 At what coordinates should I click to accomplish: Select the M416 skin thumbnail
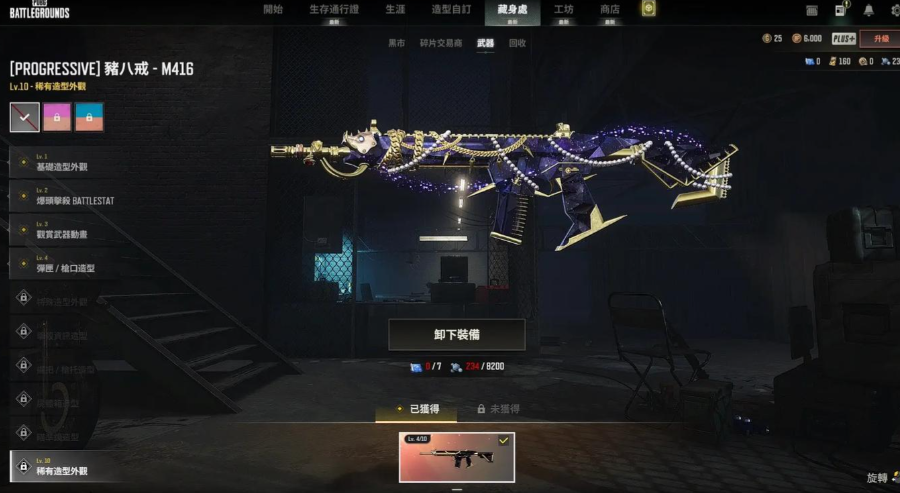pos(457,457)
